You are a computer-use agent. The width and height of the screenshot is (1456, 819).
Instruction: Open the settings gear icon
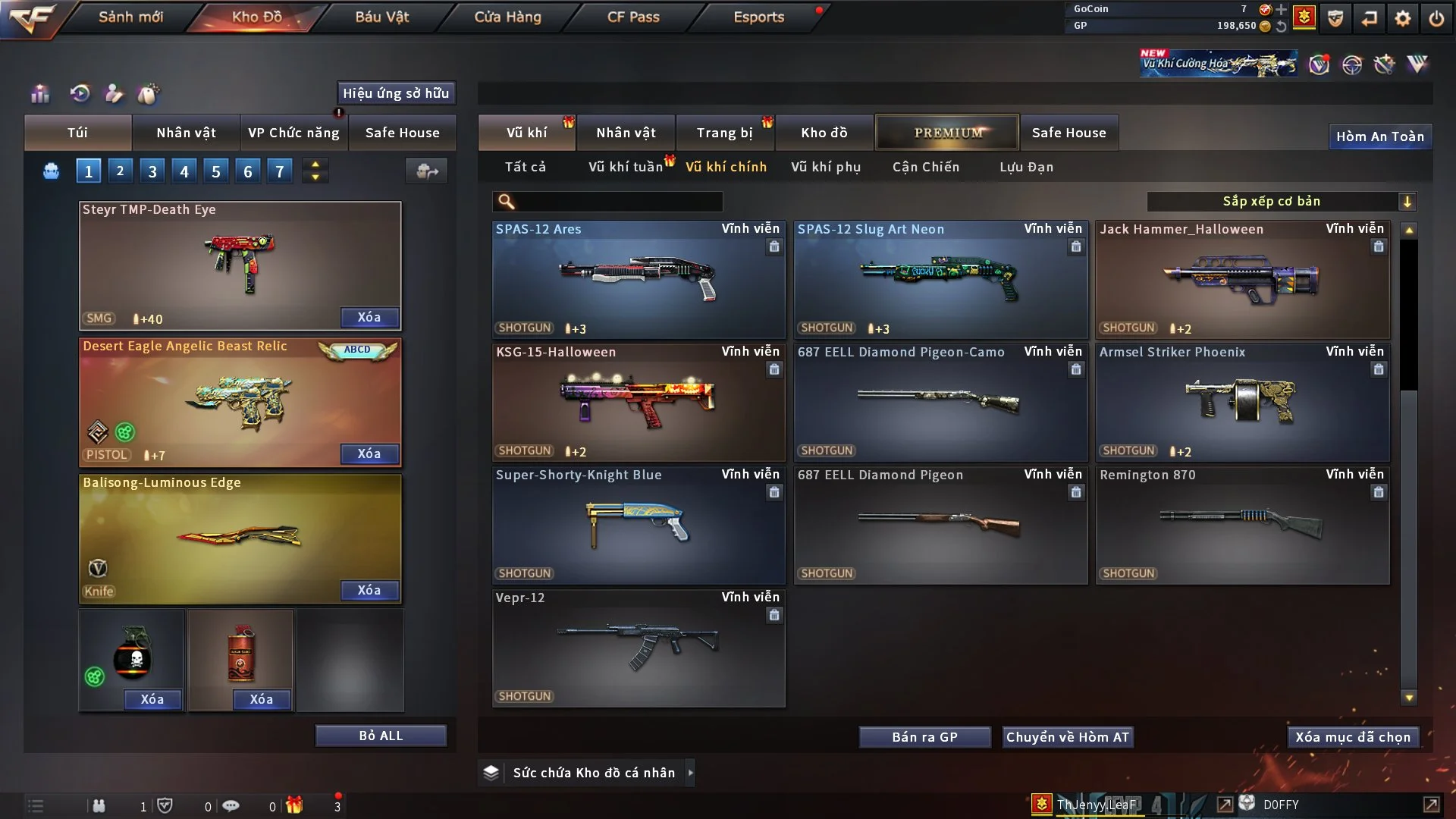coord(1402,18)
